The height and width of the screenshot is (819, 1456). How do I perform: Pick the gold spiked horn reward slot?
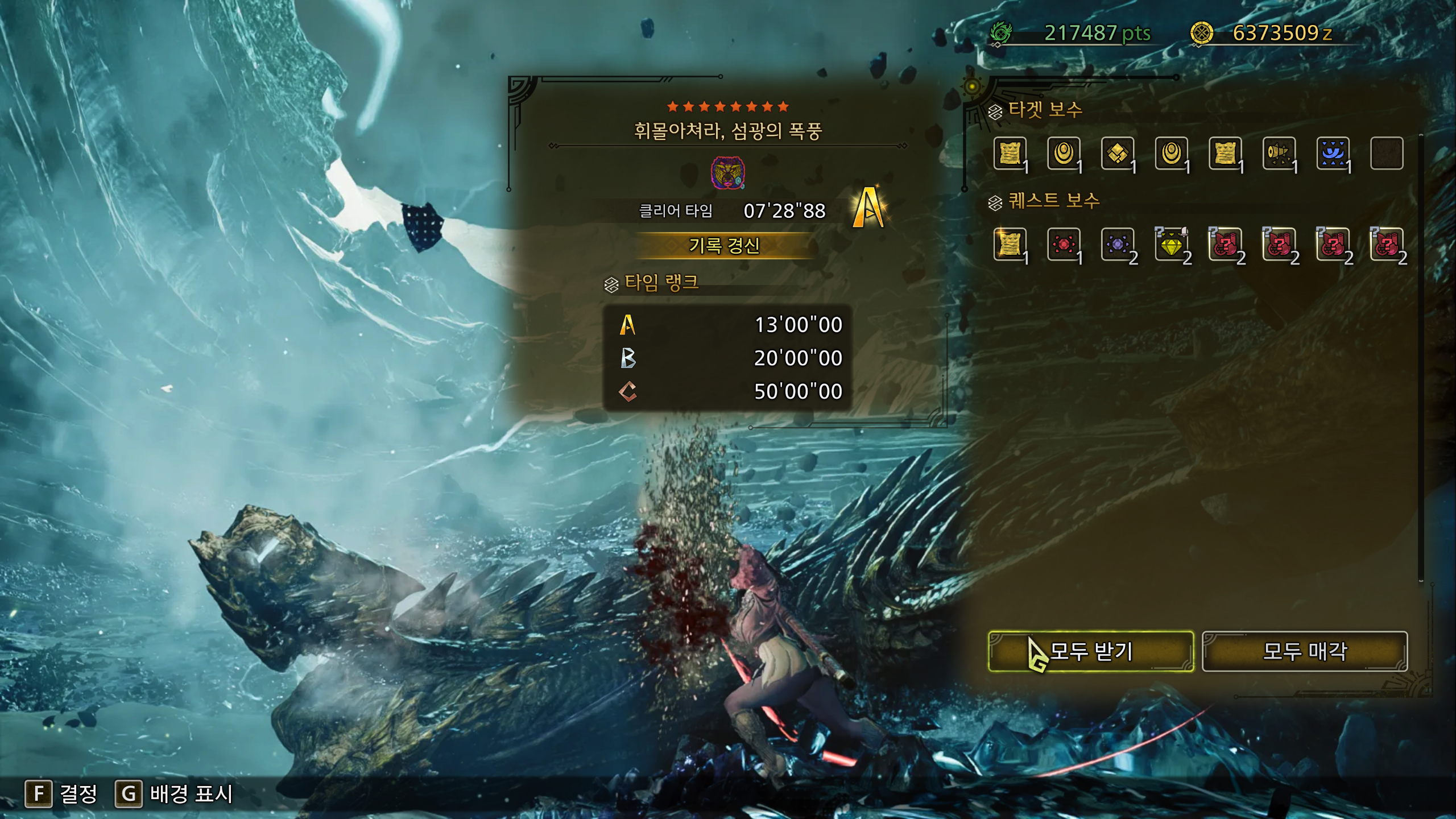click(1279, 153)
